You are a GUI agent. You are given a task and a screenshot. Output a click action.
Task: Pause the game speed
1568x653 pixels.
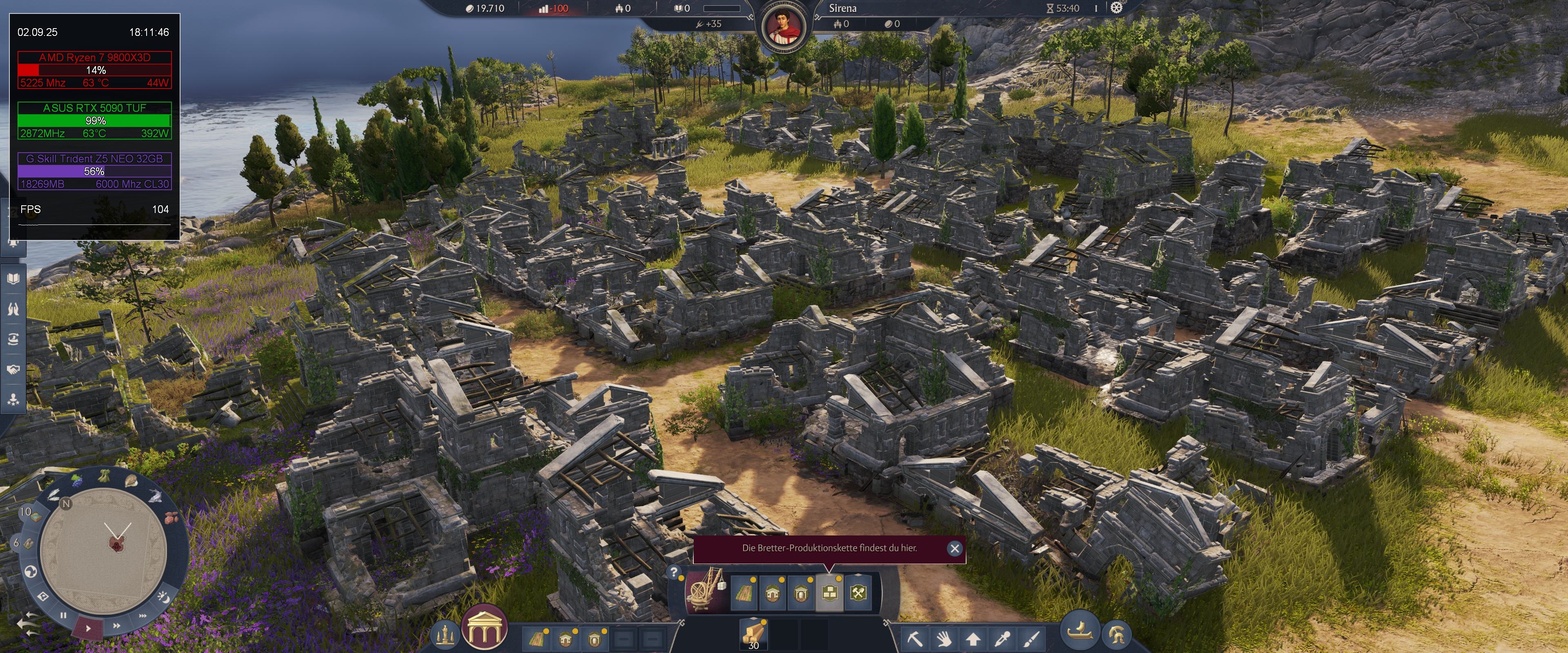(x=63, y=615)
